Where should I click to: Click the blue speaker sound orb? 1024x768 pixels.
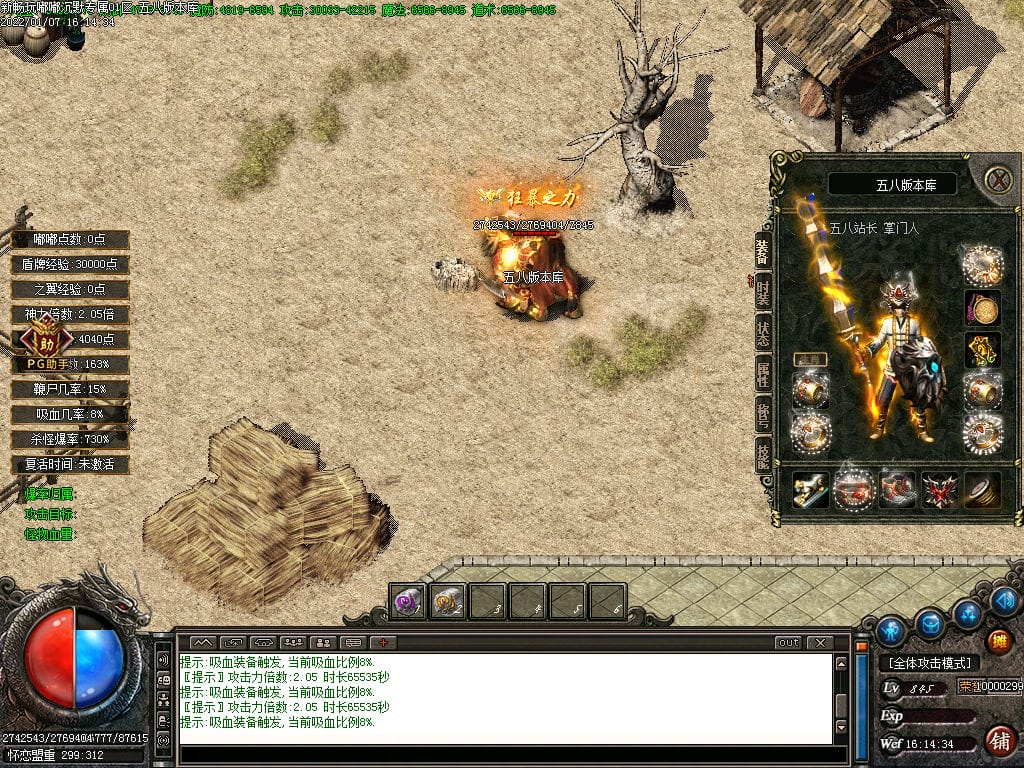1006,601
